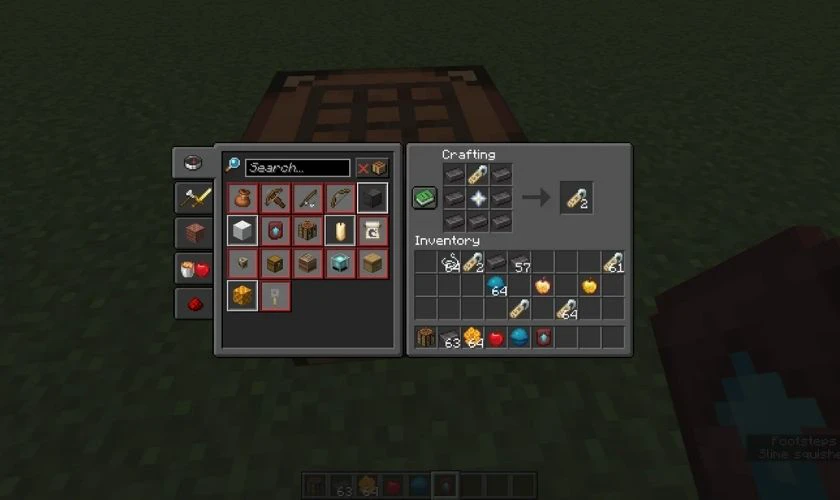840x500 pixels.
Task: Close recipe book with the green book button
Action: click(x=425, y=198)
